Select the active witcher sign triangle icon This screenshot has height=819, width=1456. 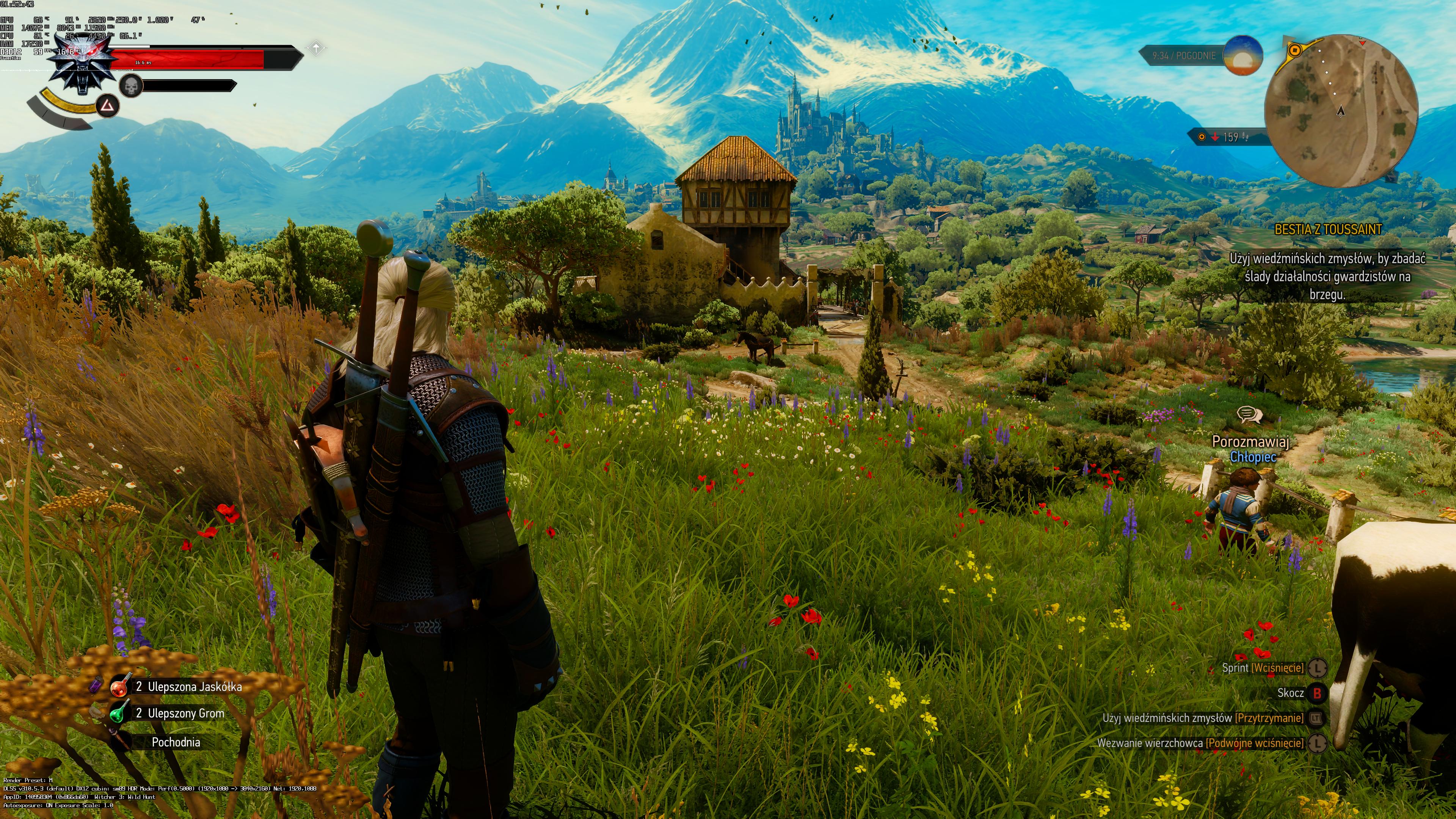click(x=107, y=106)
